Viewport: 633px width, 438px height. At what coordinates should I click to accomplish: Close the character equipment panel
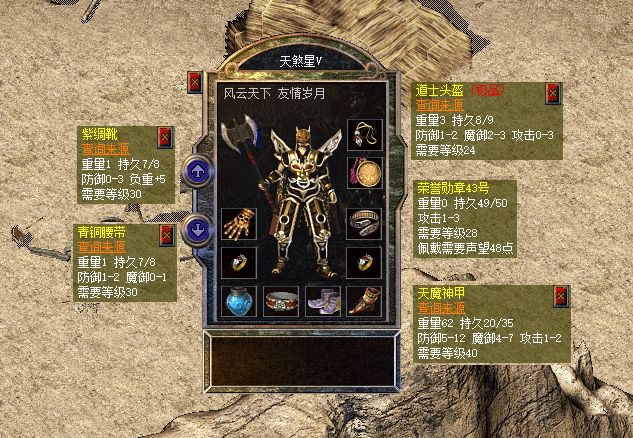click(195, 83)
